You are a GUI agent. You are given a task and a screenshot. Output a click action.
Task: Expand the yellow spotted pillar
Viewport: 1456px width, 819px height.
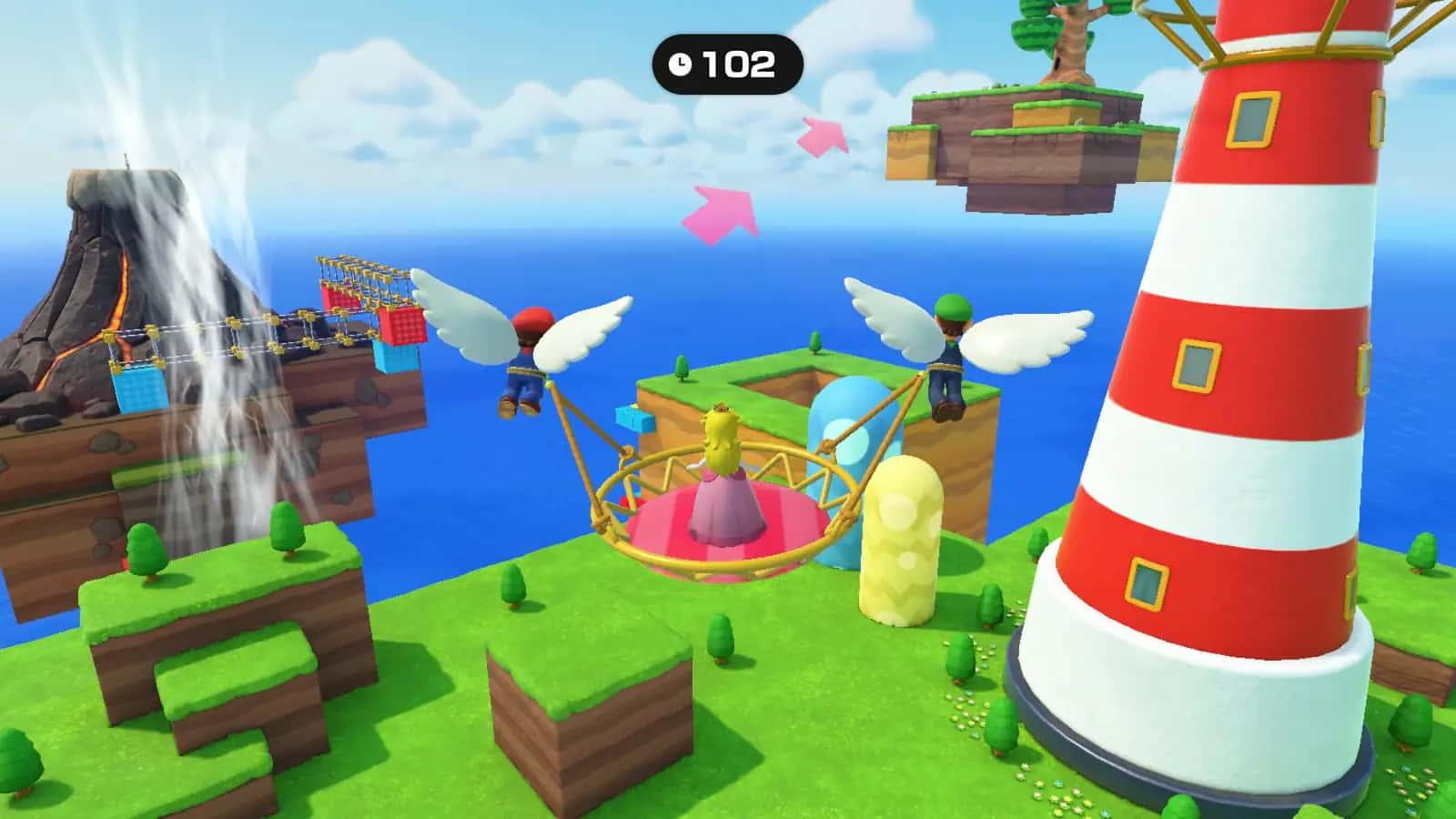point(901,537)
